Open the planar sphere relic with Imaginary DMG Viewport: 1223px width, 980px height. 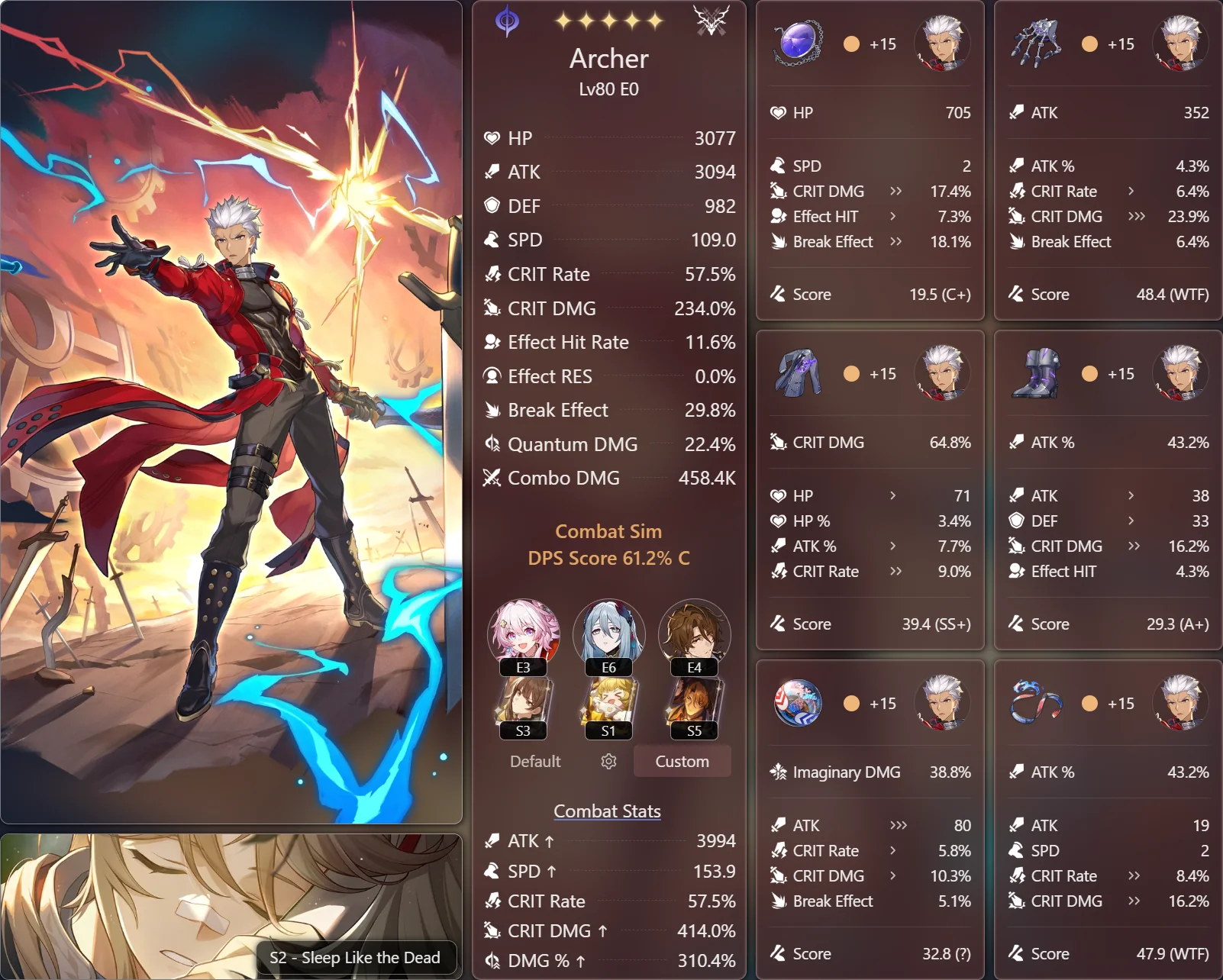tap(797, 704)
